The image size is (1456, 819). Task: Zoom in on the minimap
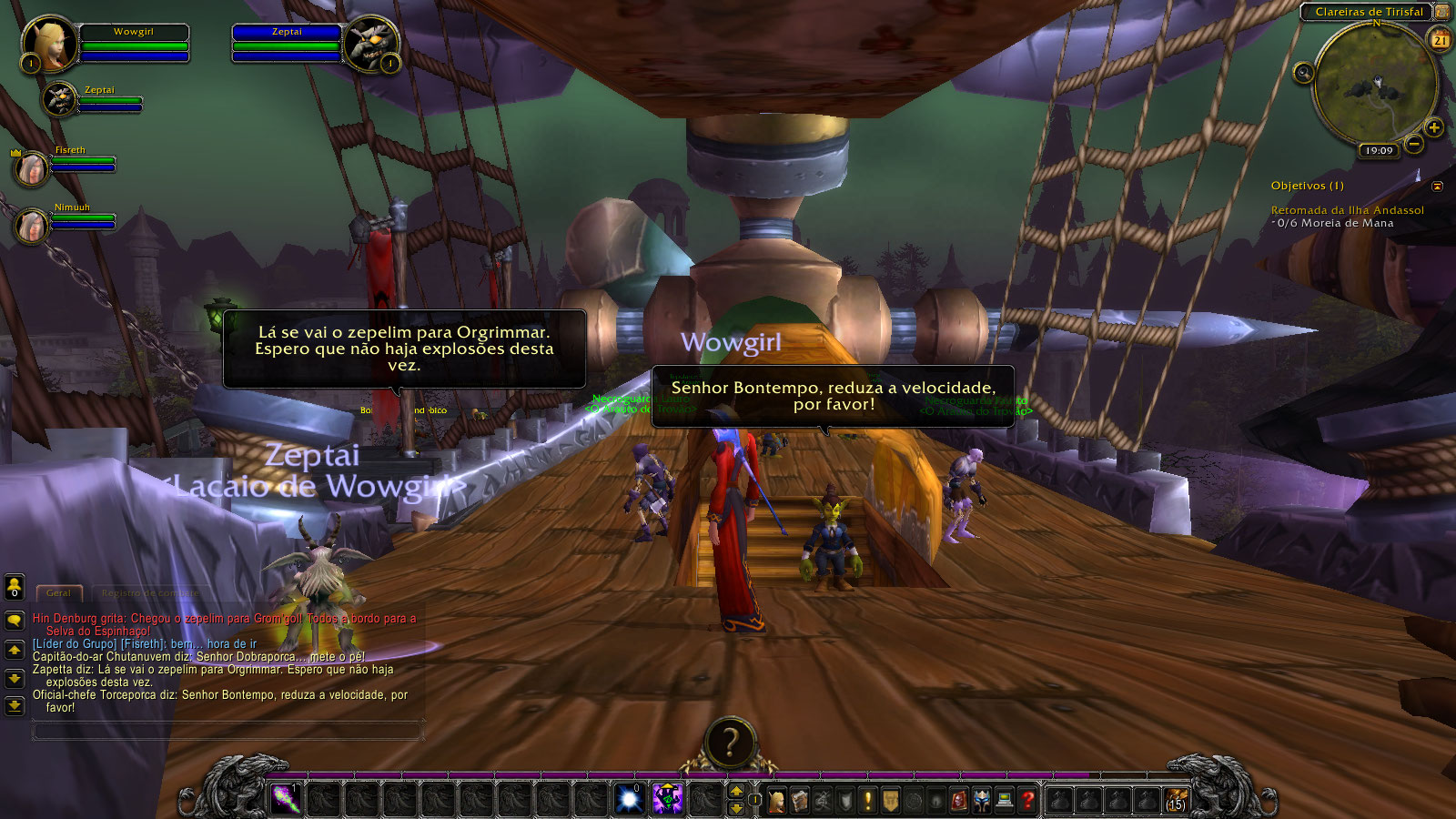pos(1434,127)
